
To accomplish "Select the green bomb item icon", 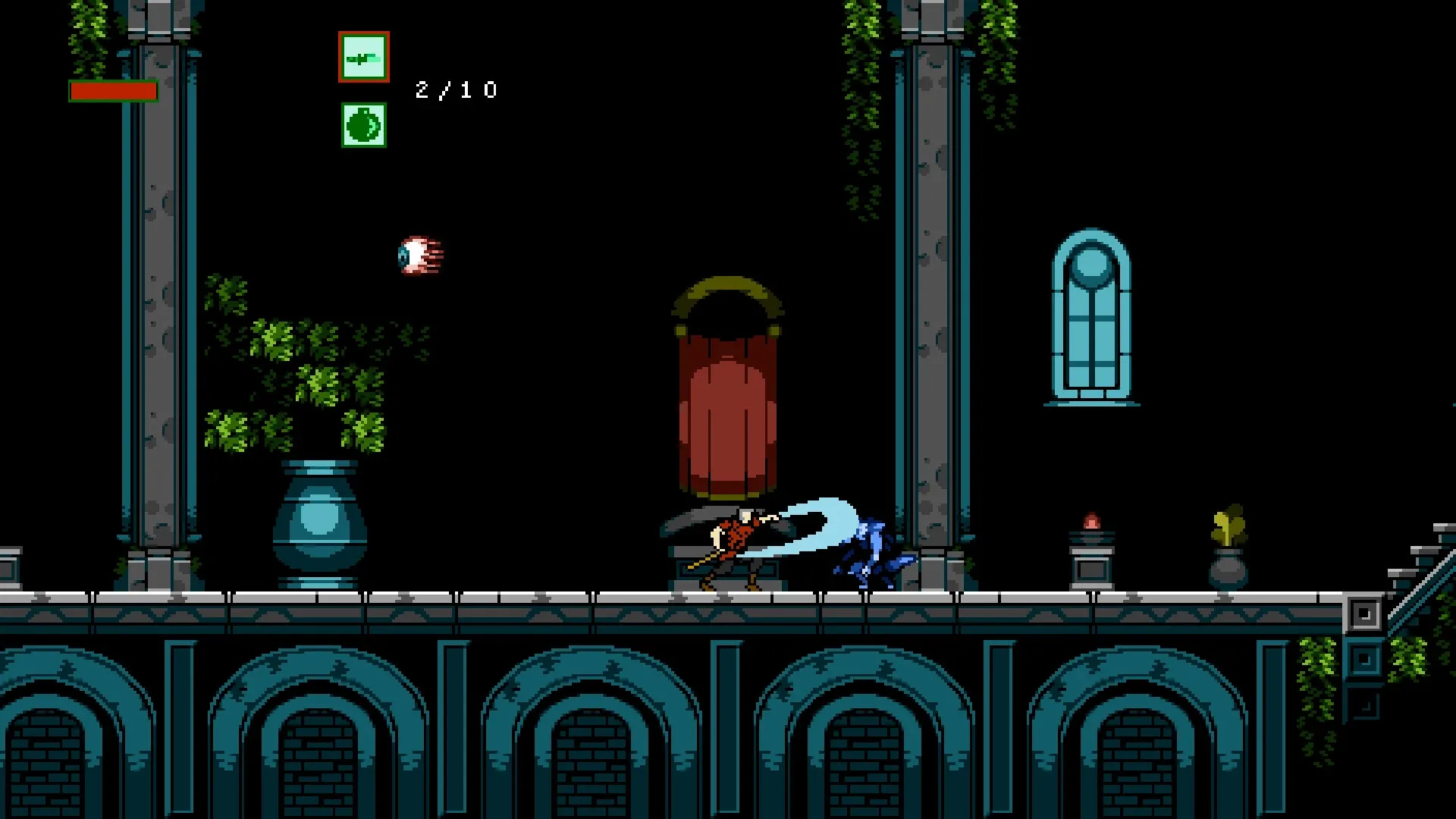I will coord(363,126).
